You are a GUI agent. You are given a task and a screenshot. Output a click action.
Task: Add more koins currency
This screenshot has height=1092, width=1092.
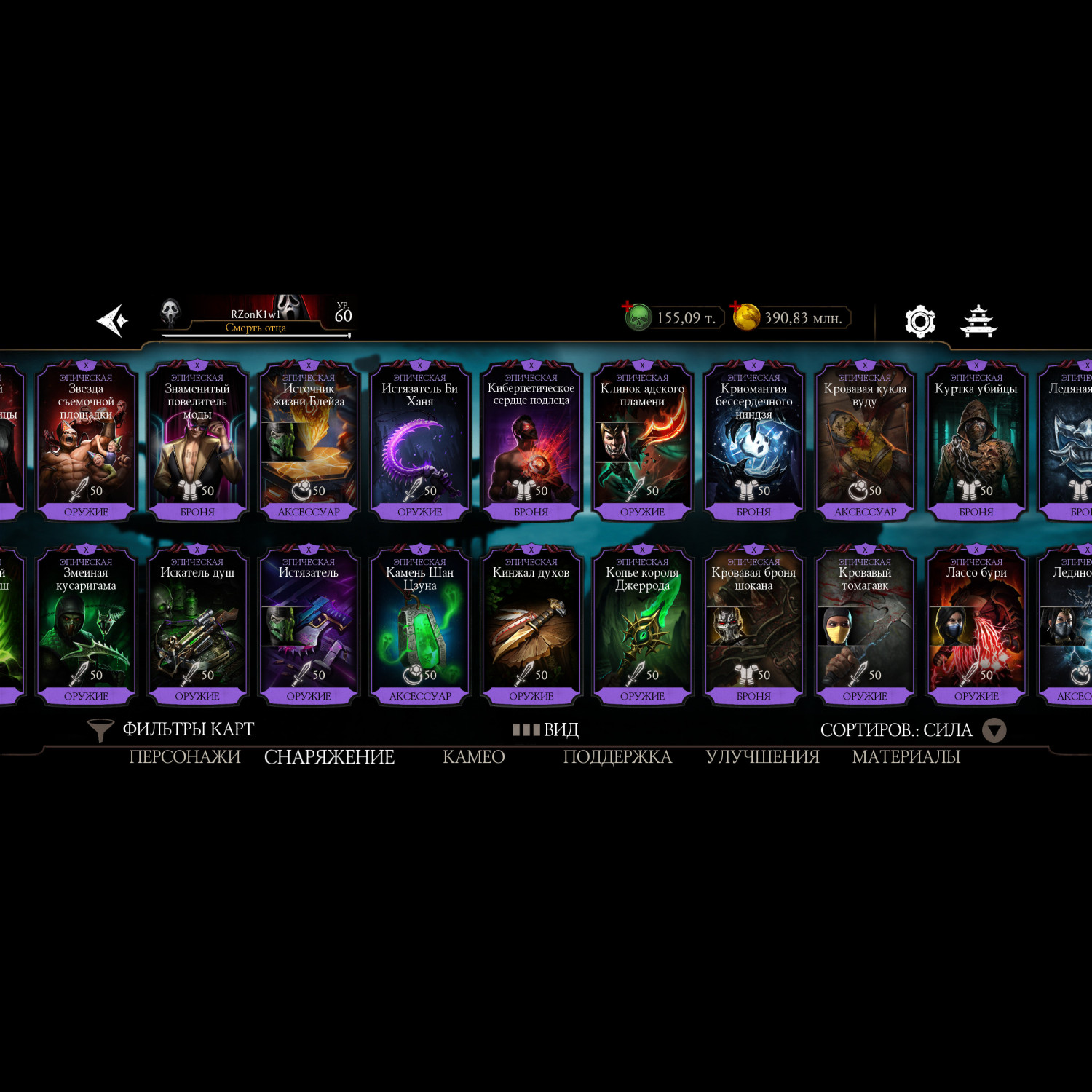click(x=737, y=307)
